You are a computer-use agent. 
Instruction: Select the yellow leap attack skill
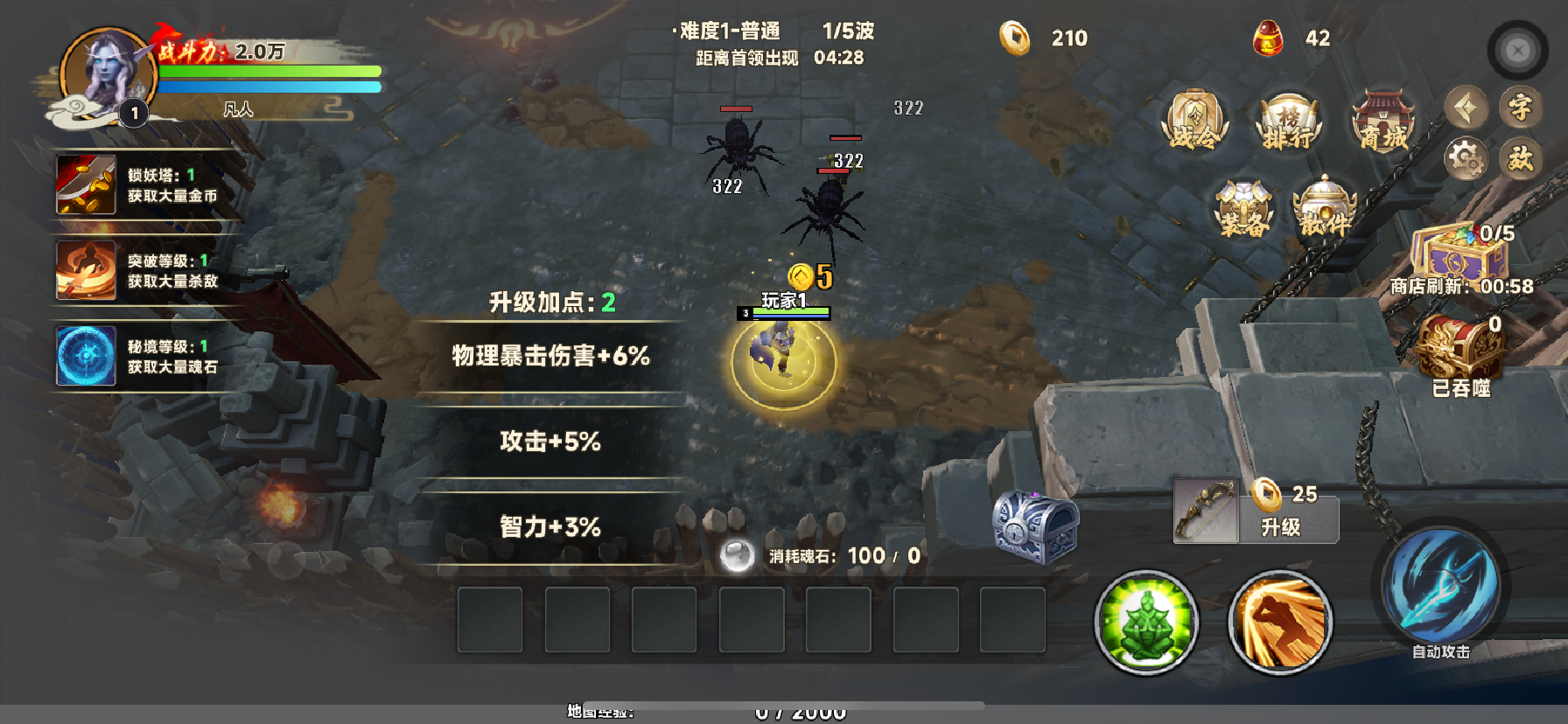pyautogui.click(x=1280, y=623)
